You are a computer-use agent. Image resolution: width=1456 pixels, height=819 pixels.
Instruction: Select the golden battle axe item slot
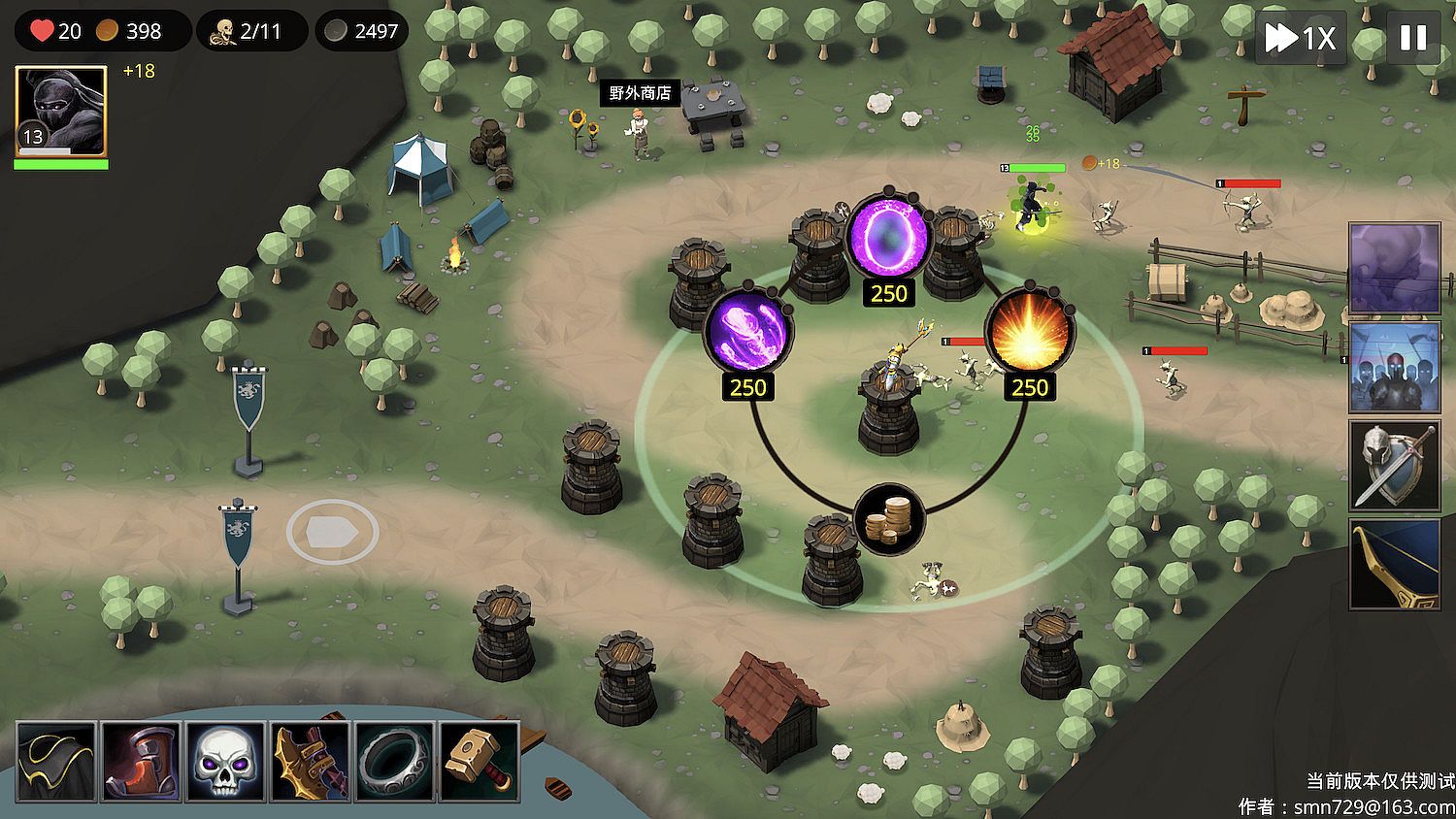pyautogui.click(x=310, y=761)
